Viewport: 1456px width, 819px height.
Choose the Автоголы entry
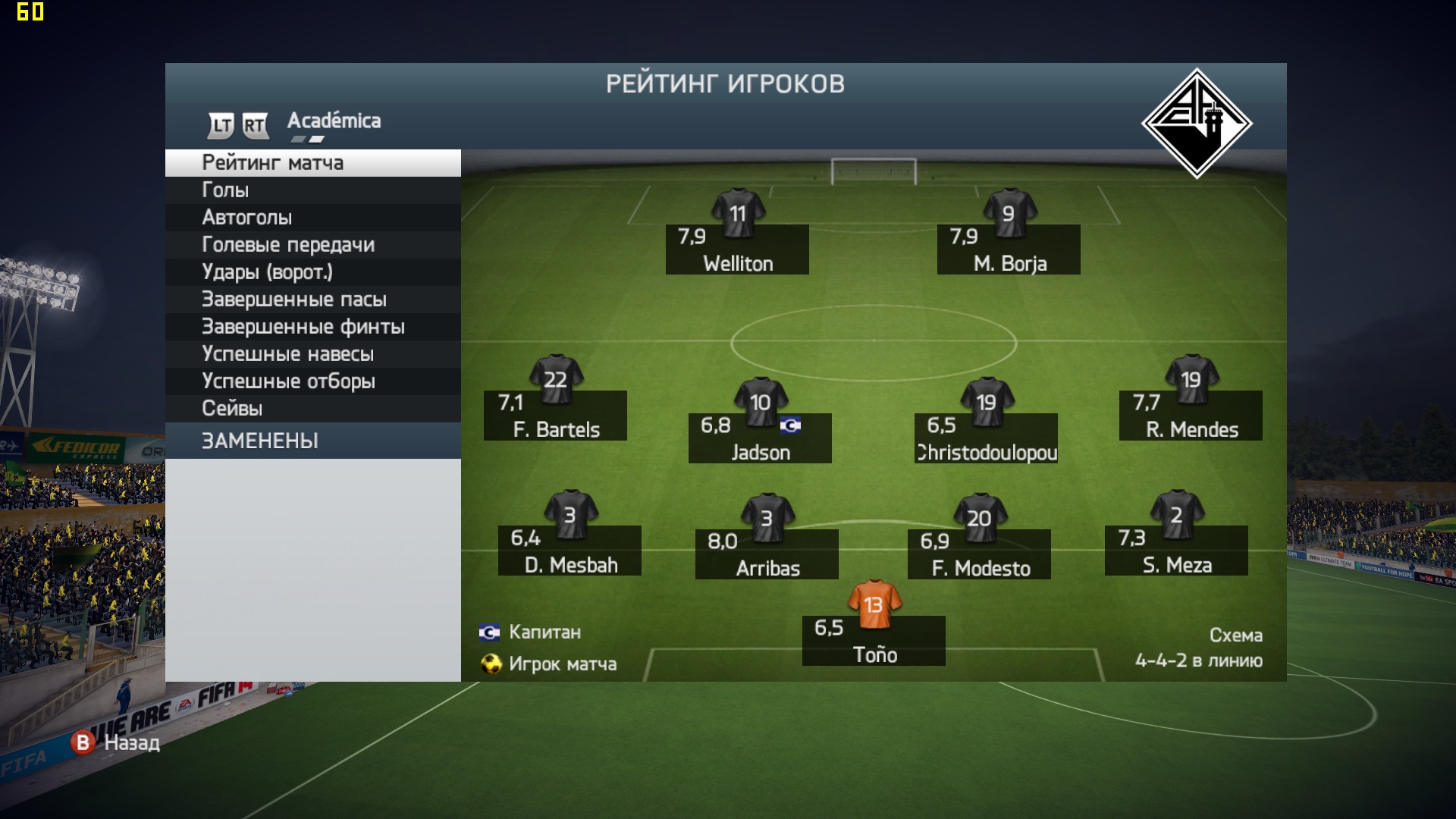click(x=312, y=218)
